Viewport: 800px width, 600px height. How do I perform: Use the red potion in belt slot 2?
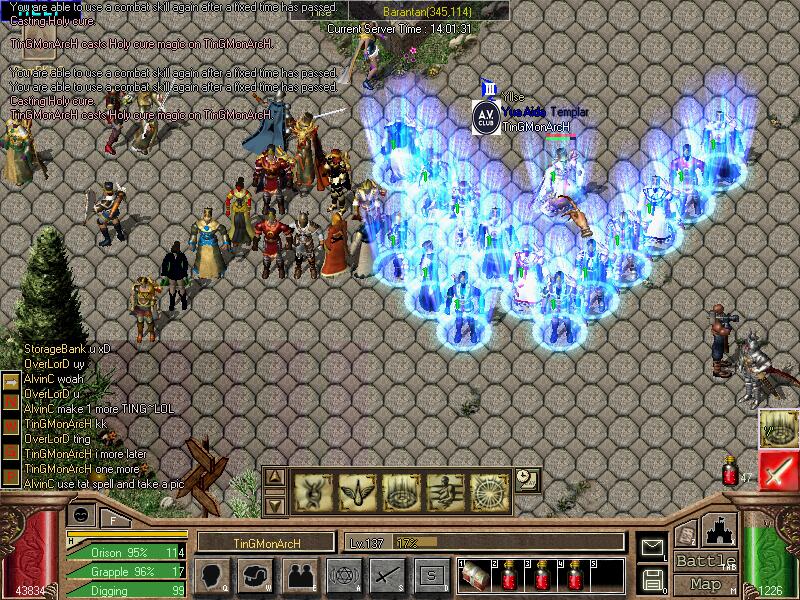click(x=510, y=574)
